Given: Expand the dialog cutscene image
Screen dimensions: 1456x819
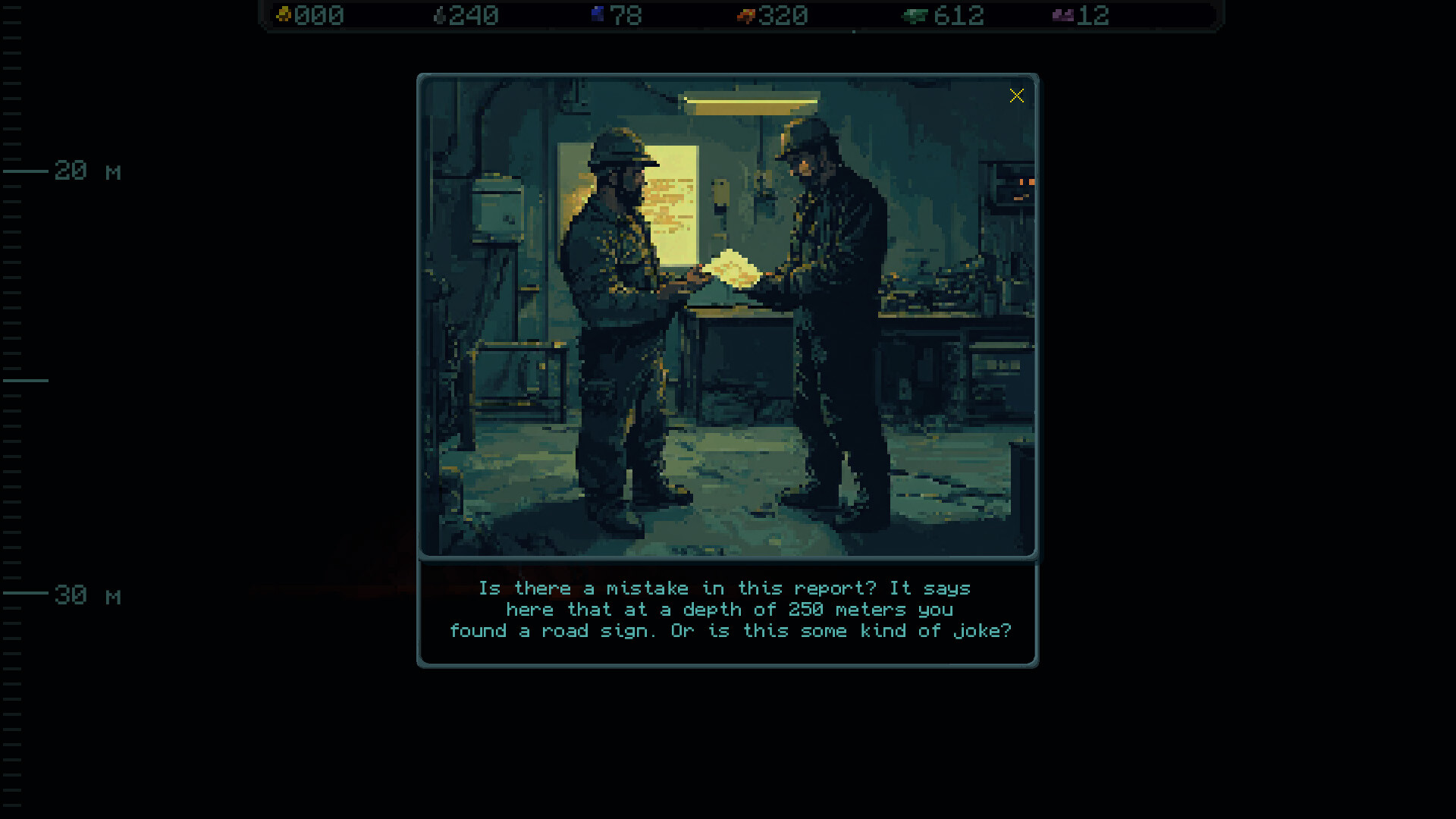Looking at the screenshot, I should pyautogui.click(x=726, y=318).
